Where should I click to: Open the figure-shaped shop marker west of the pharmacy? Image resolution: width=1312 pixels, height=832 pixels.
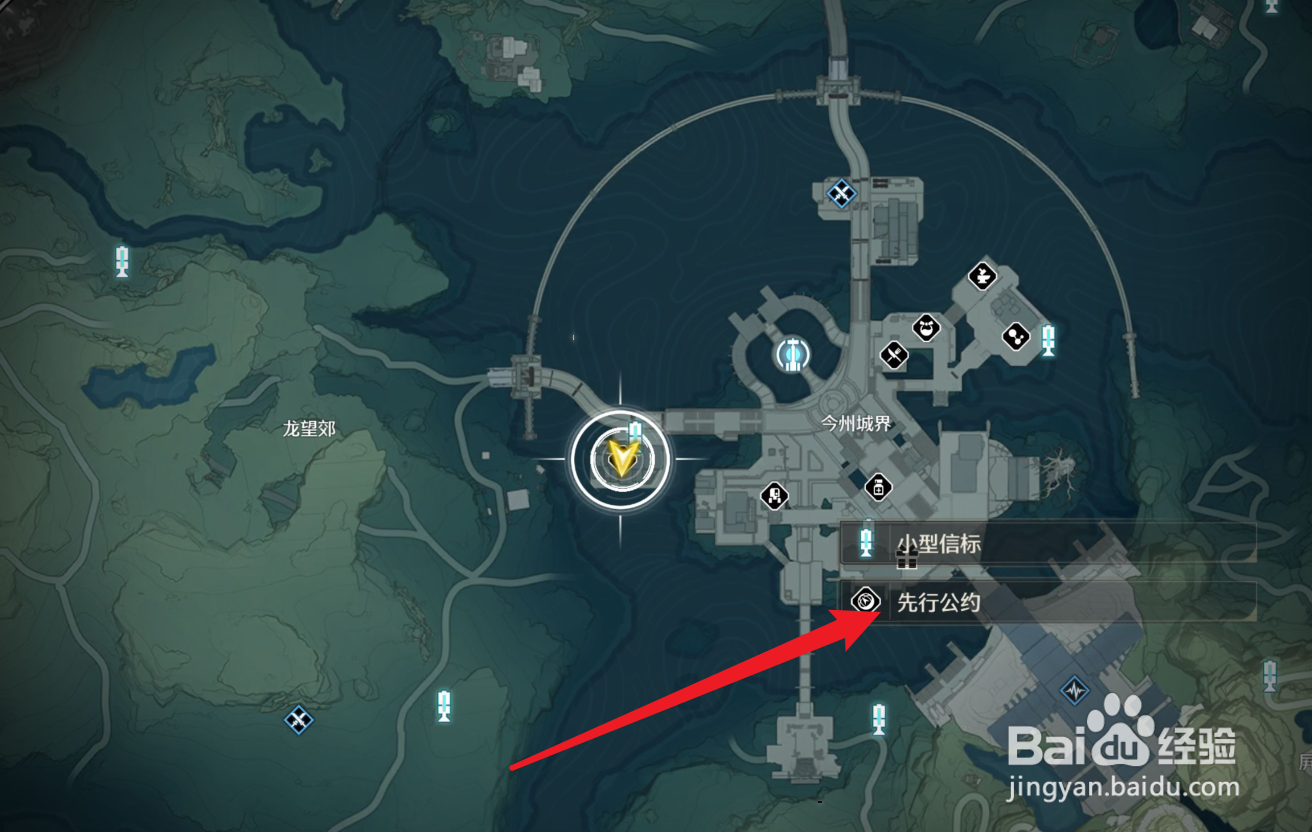tap(774, 494)
